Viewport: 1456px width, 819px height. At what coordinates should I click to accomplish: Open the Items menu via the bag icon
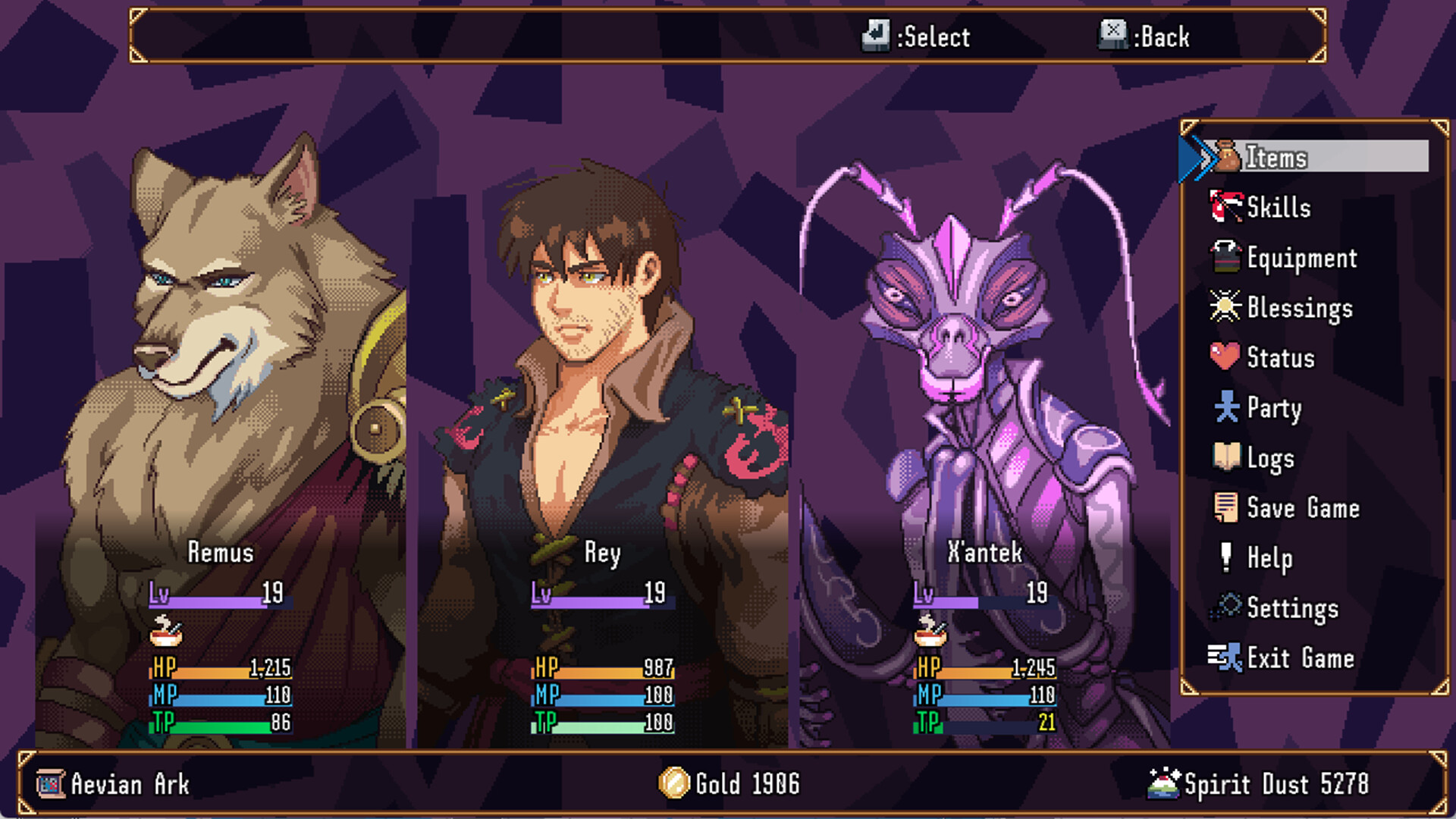(x=1226, y=157)
